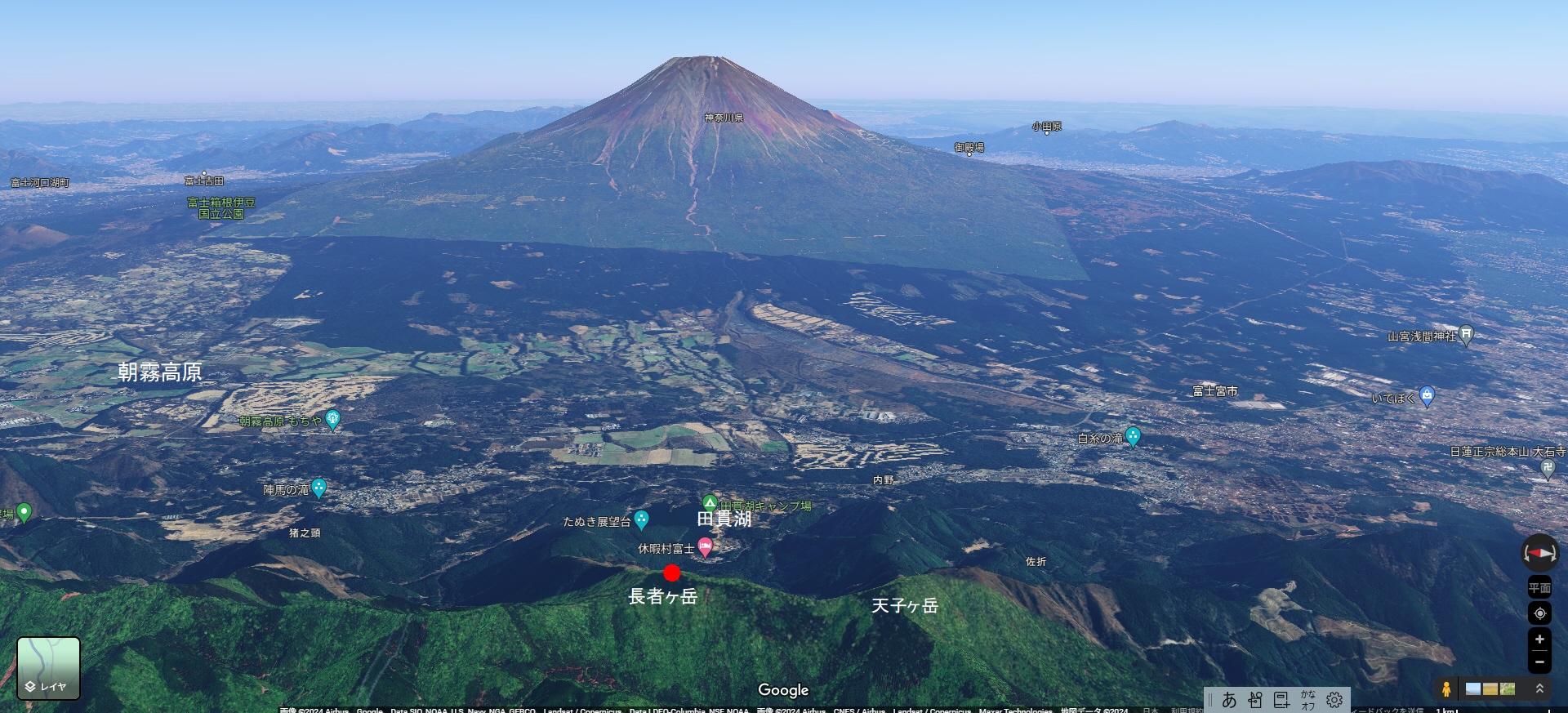Viewport: 1568px width, 713px height.
Task: Click the red-needle compass control
Action: (x=1539, y=553)
